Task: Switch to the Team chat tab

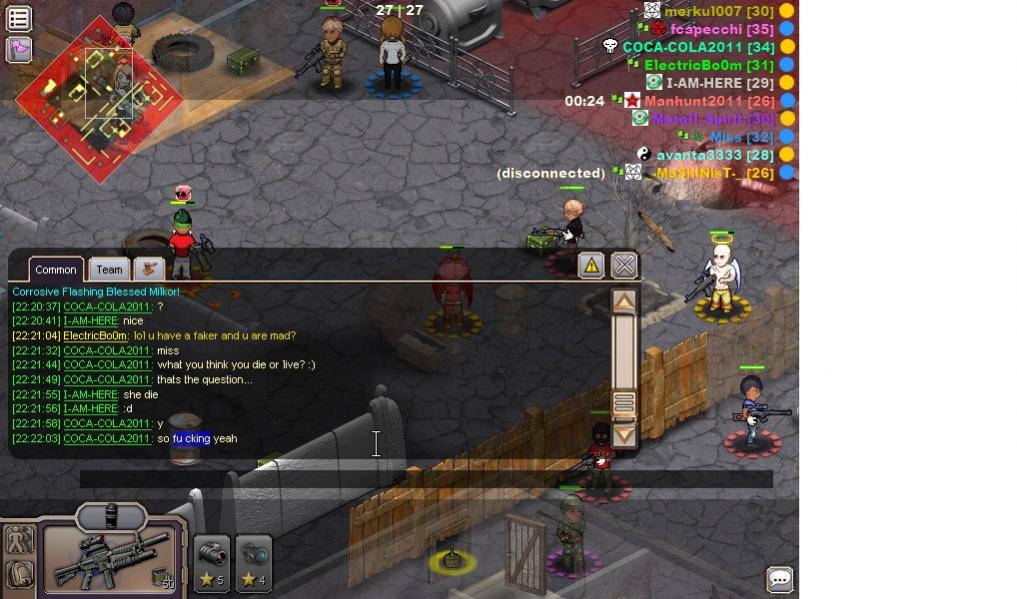Action: pos(109,269)
